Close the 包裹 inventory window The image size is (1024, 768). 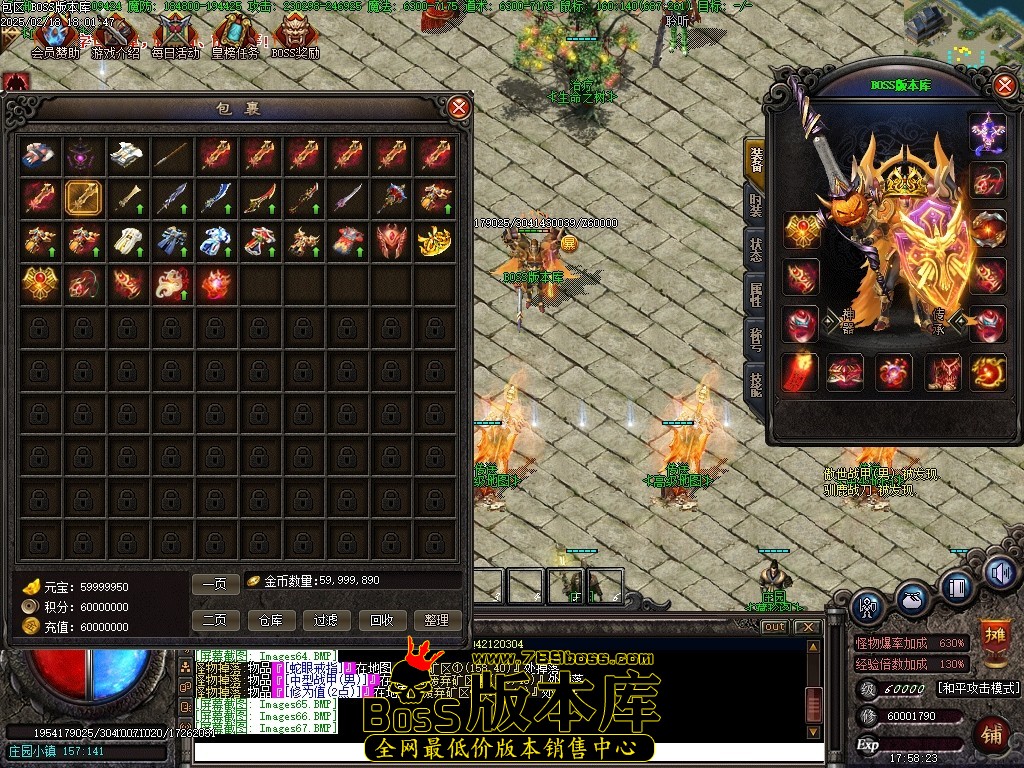coord(458,108)
